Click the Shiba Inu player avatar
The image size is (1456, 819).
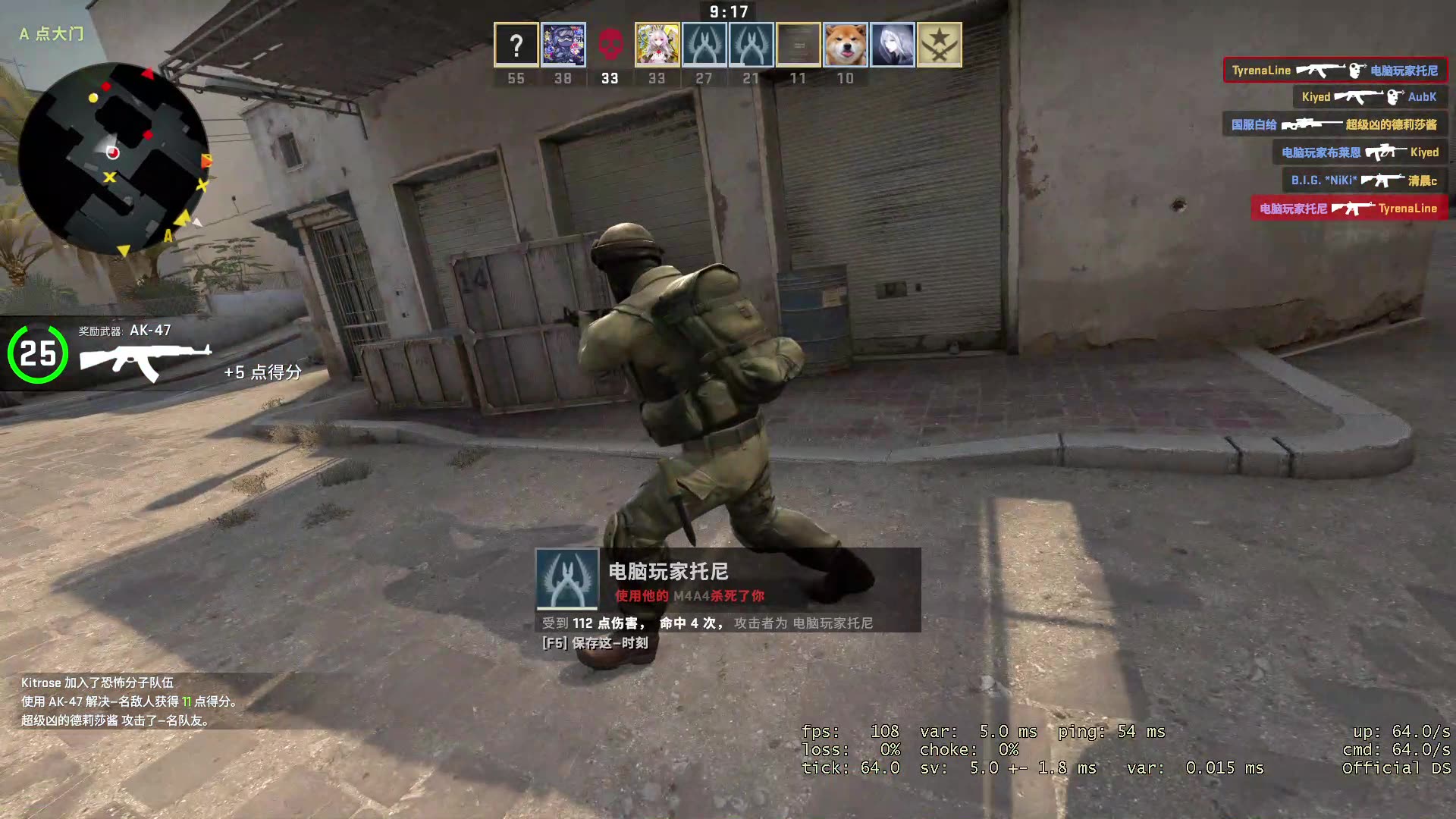click(x=844, y=44)
